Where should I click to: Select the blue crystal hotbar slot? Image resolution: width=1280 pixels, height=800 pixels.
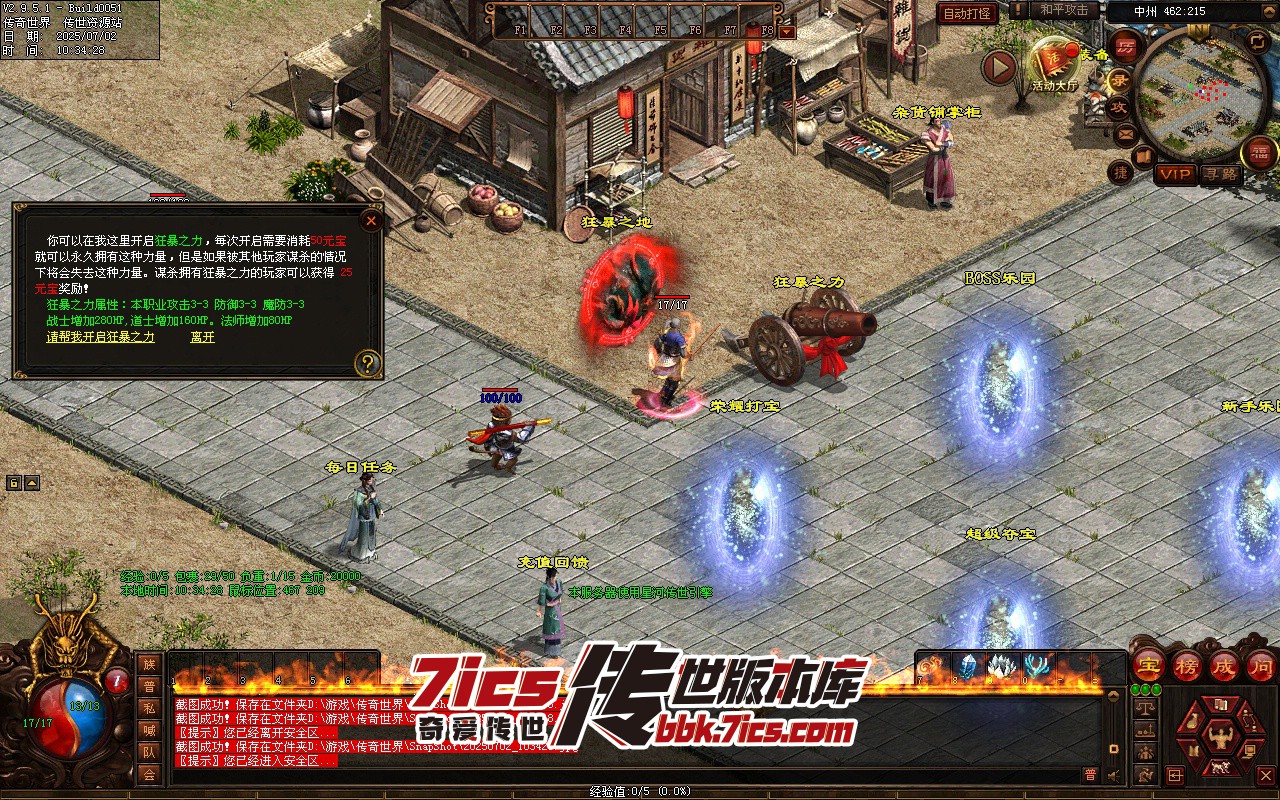click(968, 666)
